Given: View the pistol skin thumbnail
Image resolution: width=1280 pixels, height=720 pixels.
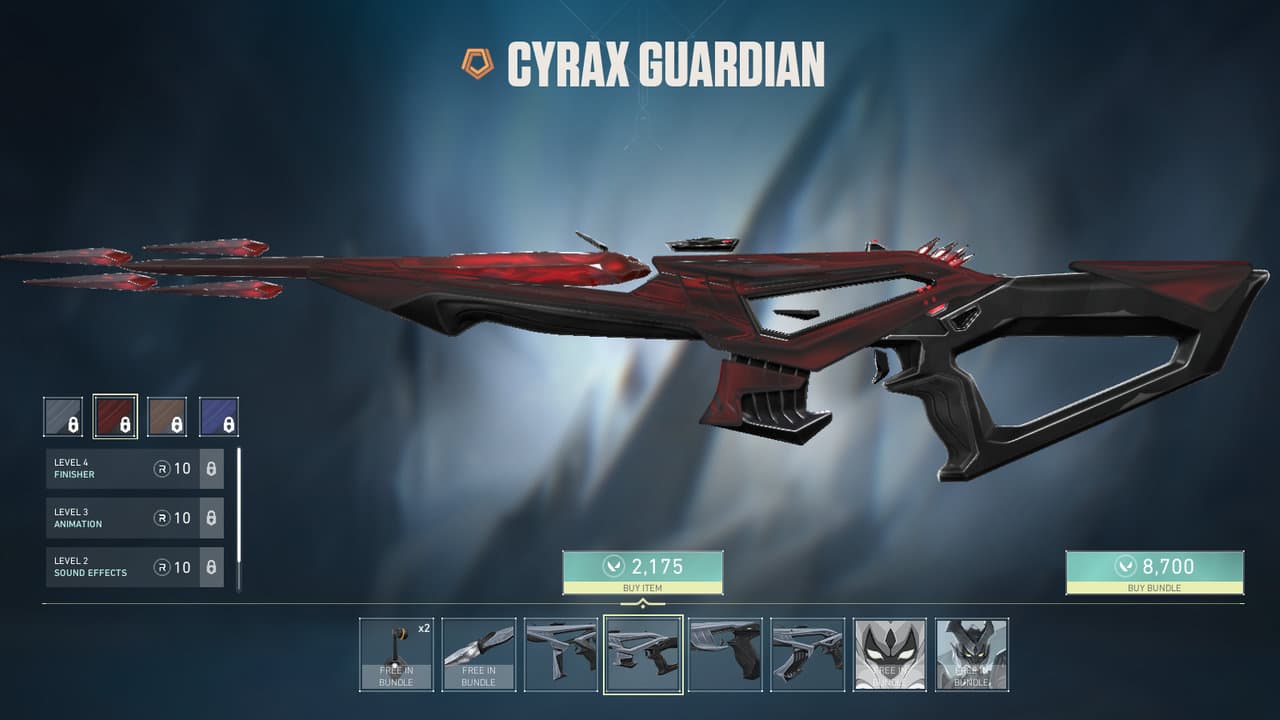Looking at the screenshot, I should coord(725,654).
